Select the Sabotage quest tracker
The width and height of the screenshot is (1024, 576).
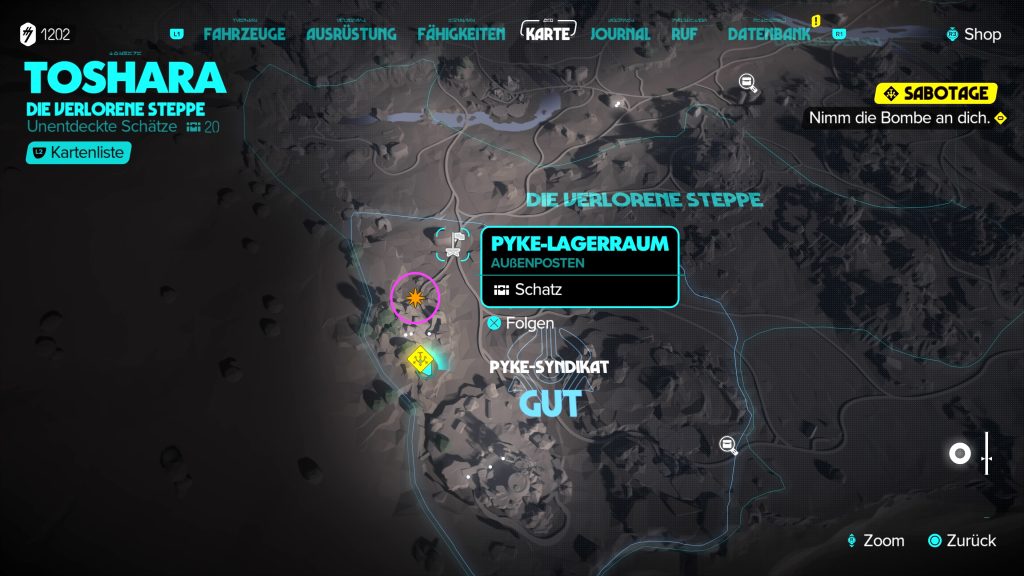click(x=936, y=94)
